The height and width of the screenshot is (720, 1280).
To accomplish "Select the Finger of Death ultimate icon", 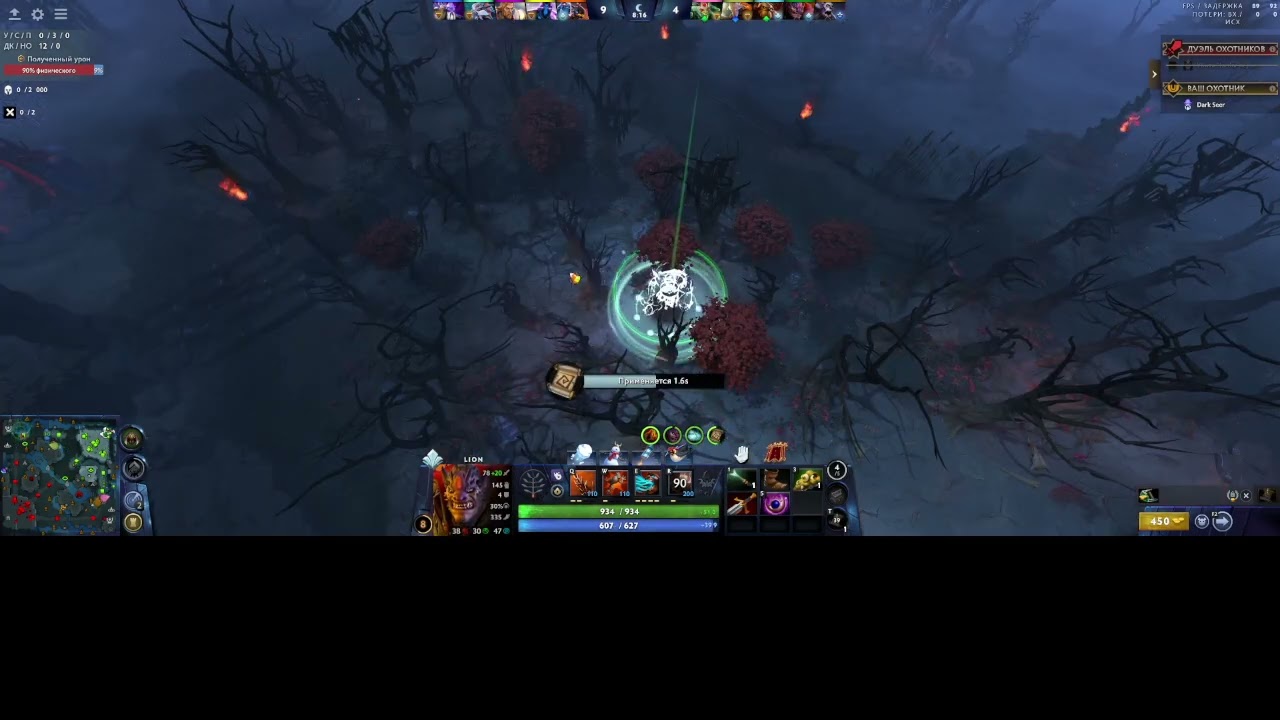I will [680, 485].
